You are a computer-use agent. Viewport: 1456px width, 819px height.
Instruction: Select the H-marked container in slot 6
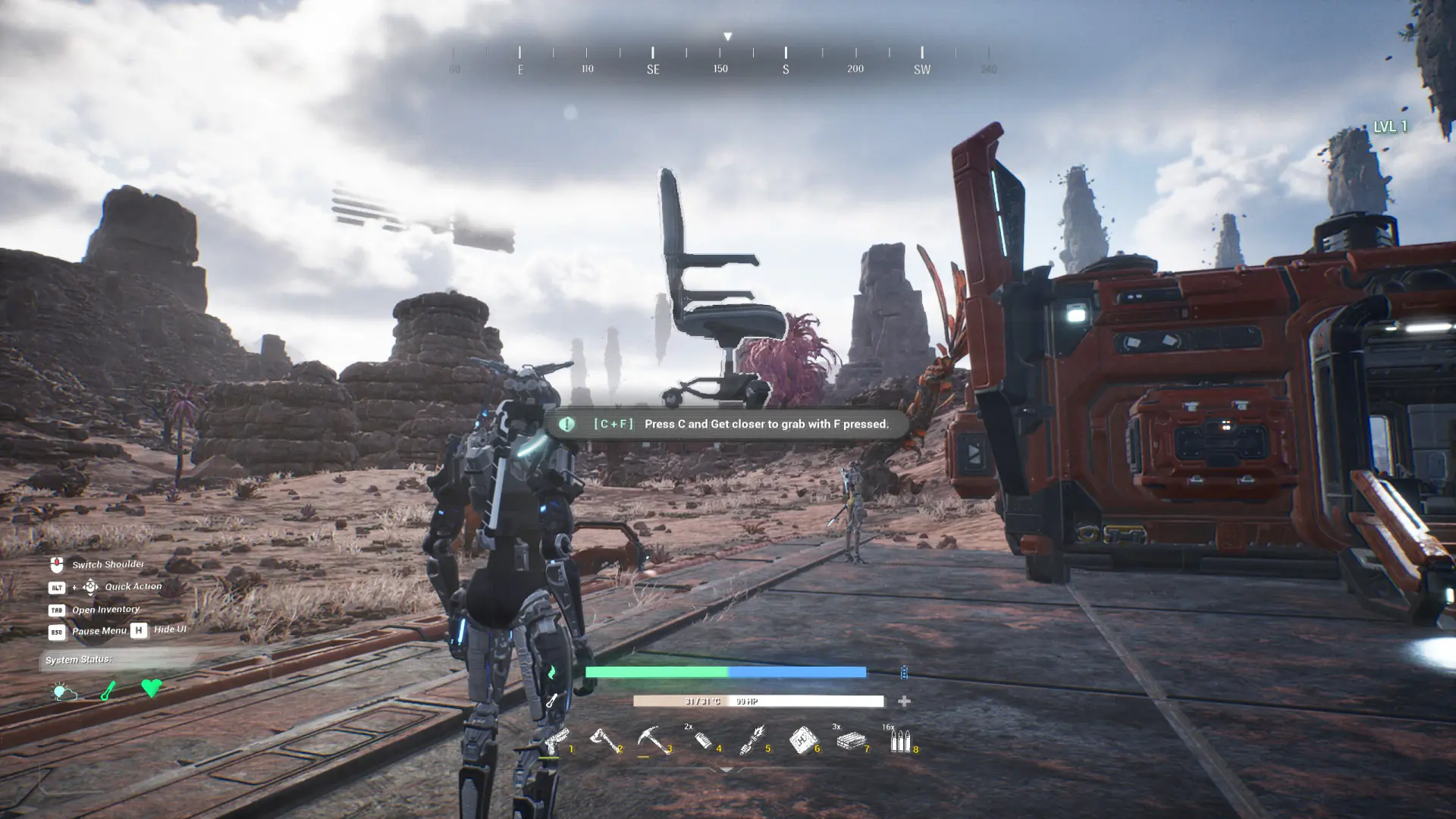[802, 739]
